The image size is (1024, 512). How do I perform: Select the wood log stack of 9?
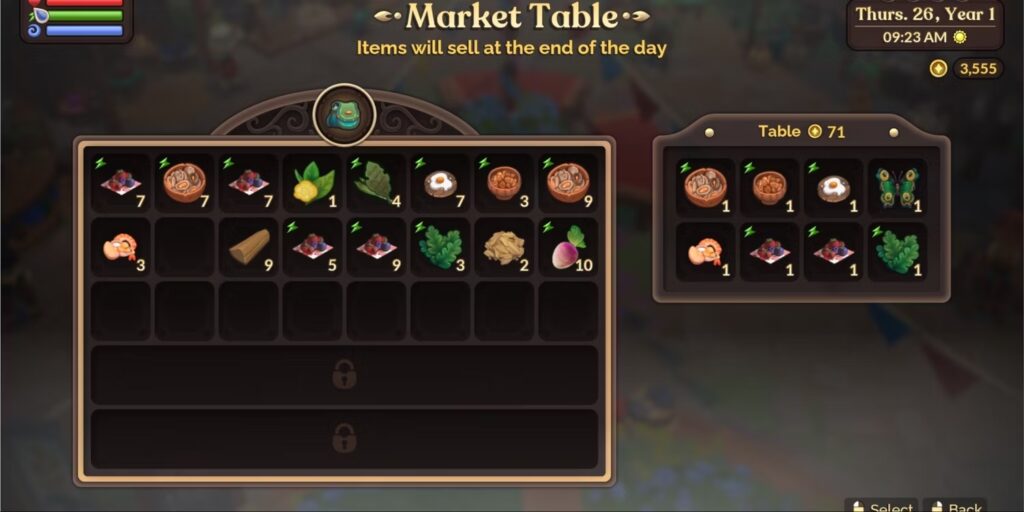[x=249, y=247]
